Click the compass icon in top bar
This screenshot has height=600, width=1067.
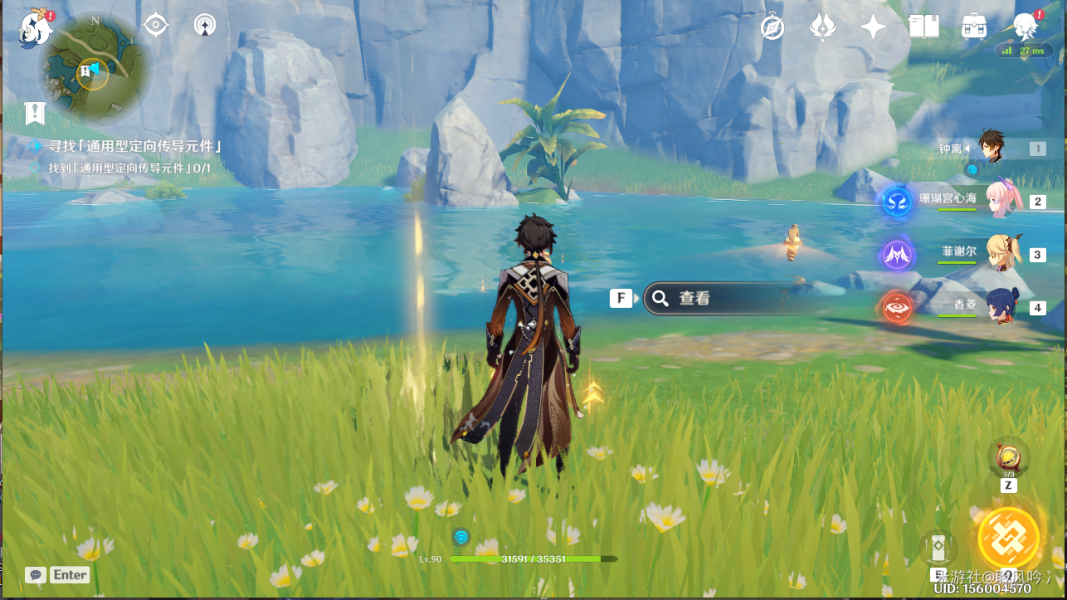click(772, 27)
